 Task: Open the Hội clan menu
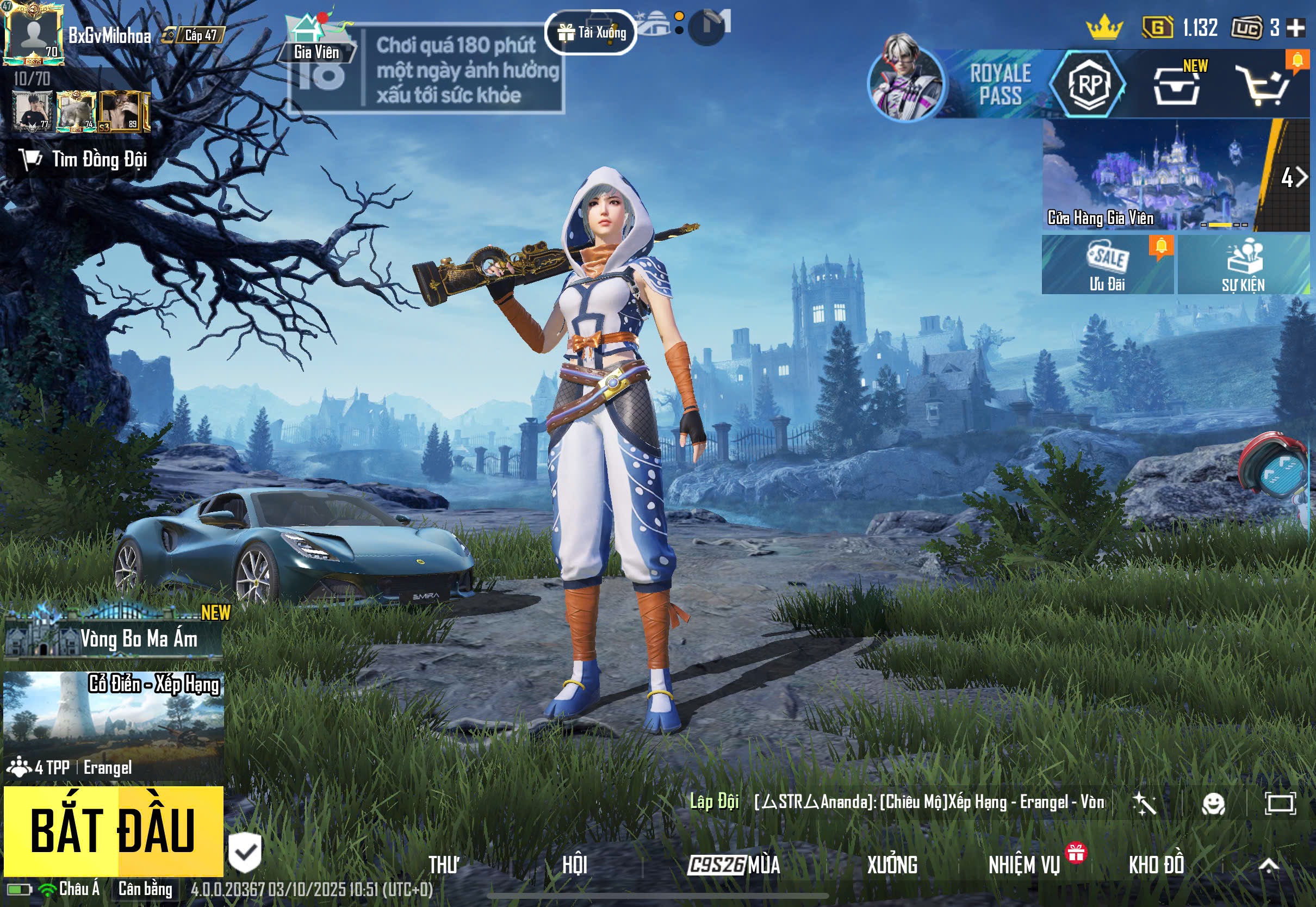tap(574, 865)
